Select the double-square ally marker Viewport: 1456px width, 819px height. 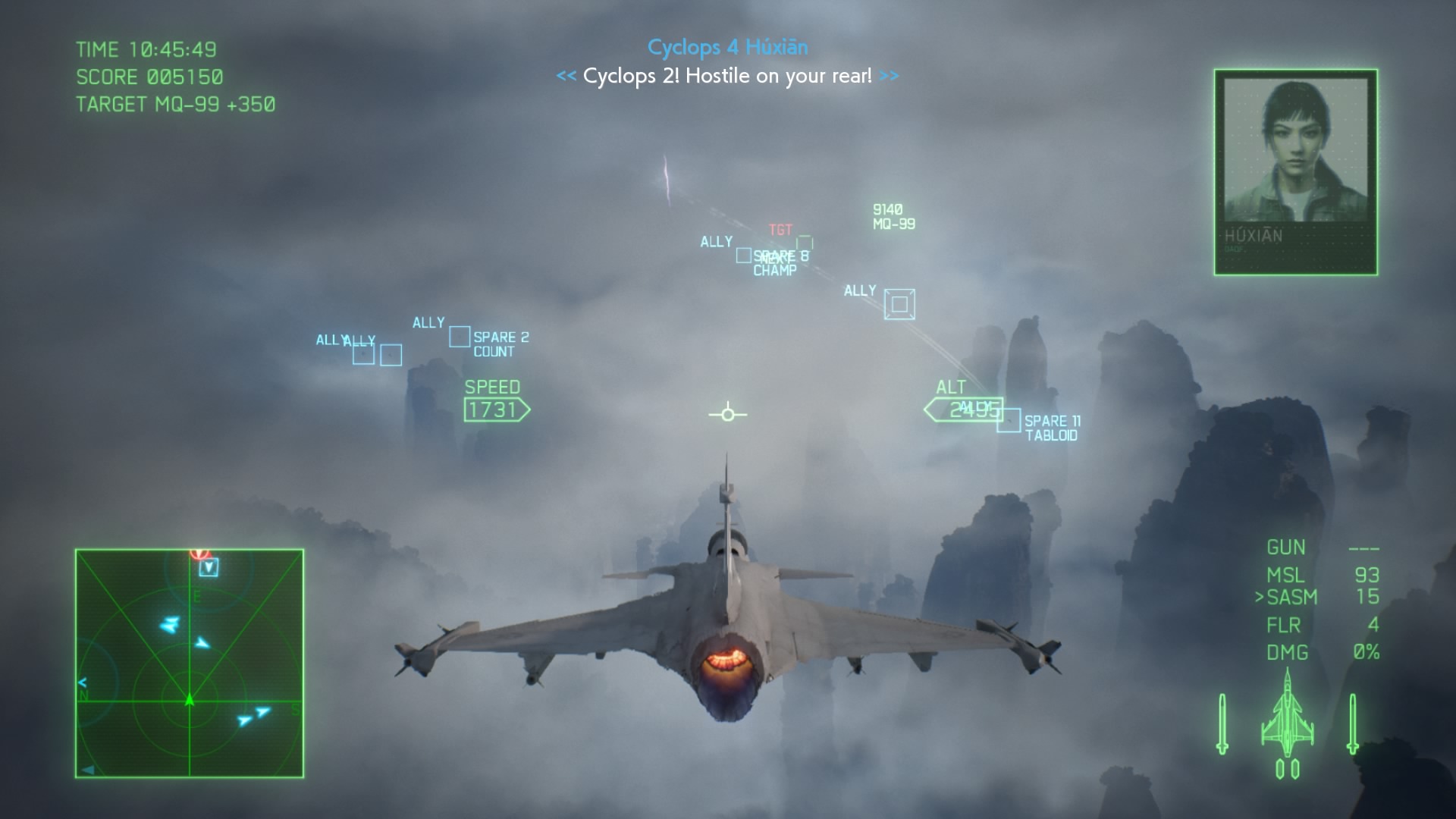[x=899, y=304]
